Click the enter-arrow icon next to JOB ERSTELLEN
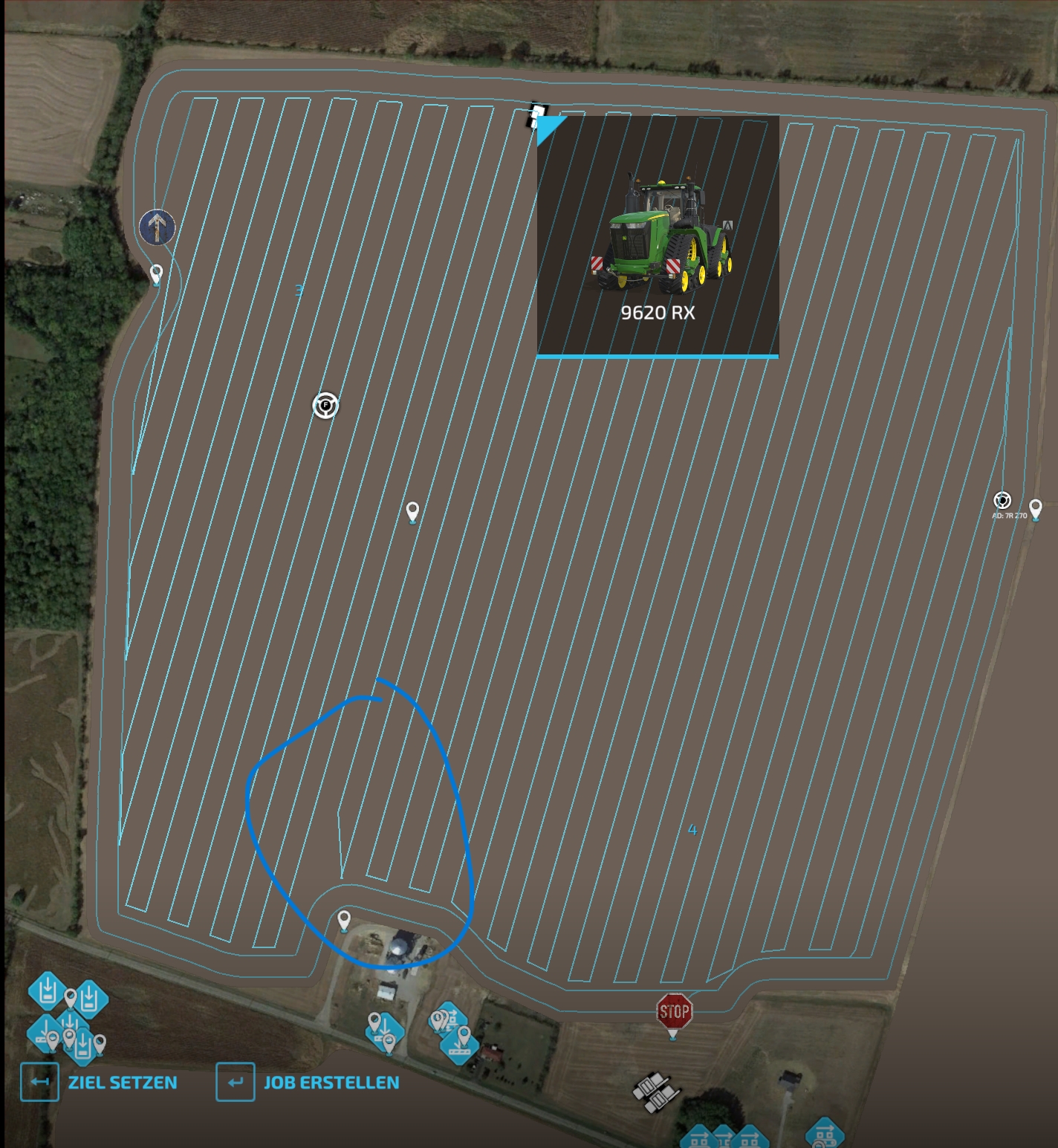 click(x=236, y=1082)
